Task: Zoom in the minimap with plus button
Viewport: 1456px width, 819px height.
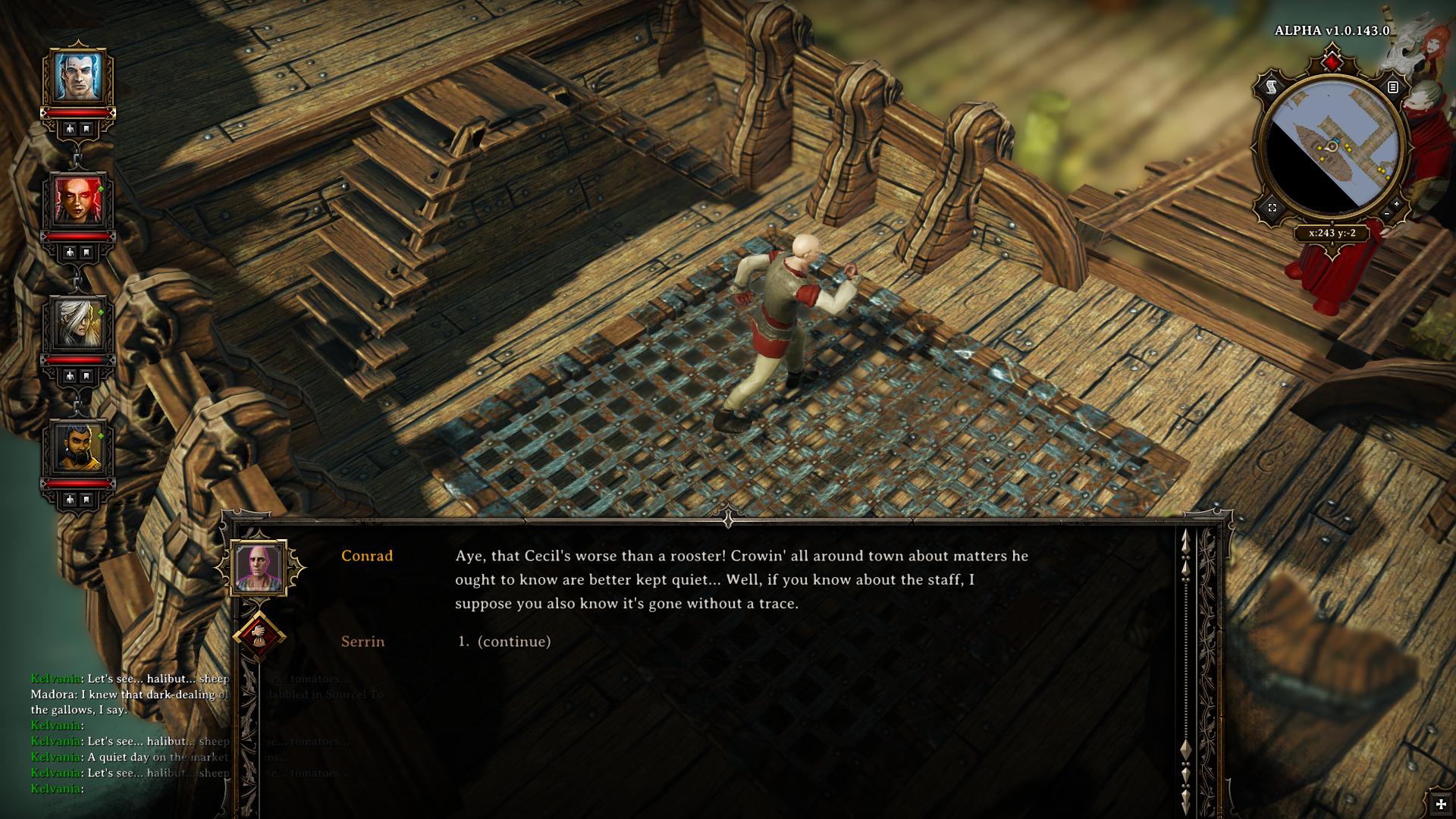Action: pyautogui.click(x=1397, y=204)
